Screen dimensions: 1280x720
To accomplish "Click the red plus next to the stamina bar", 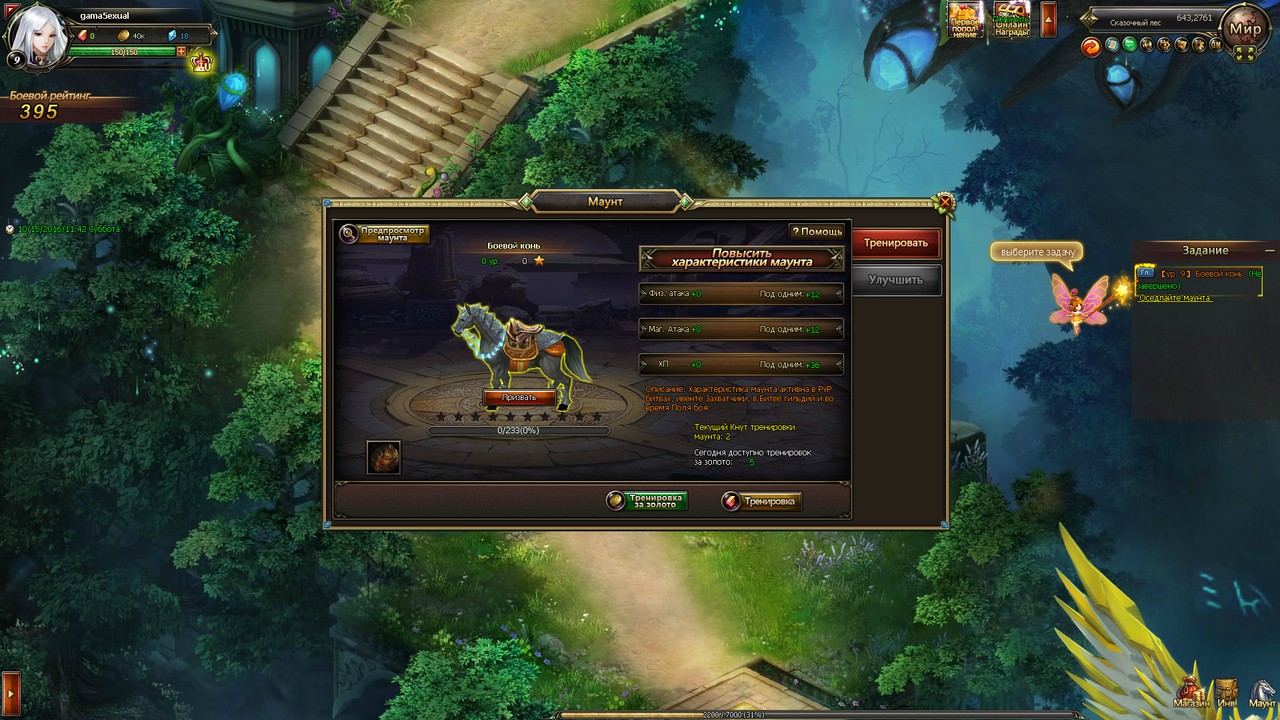I will 181,51.
